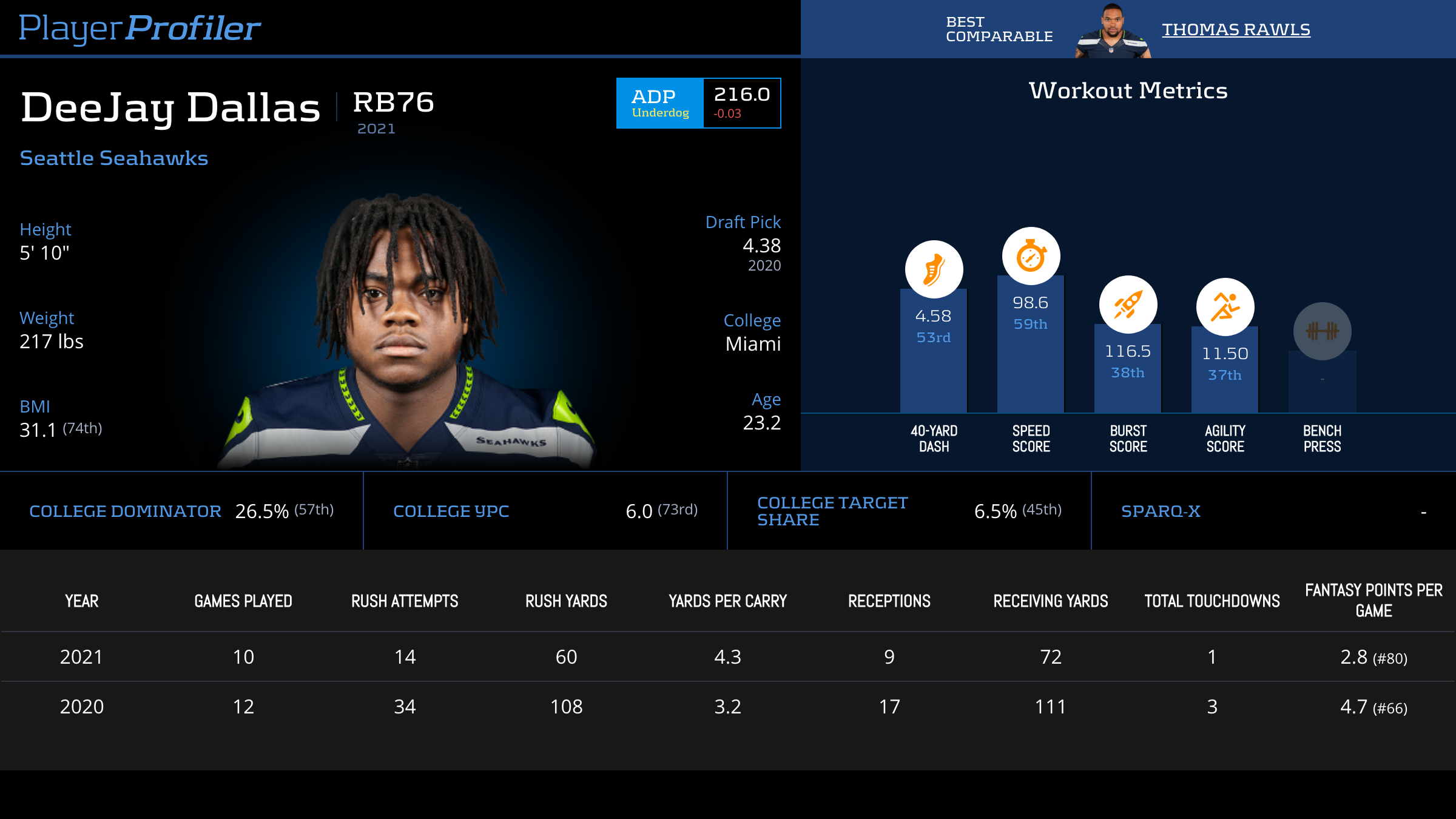Select the College YPC label
This screenshot has width=1456, height=819.
(x=451, y=511)
